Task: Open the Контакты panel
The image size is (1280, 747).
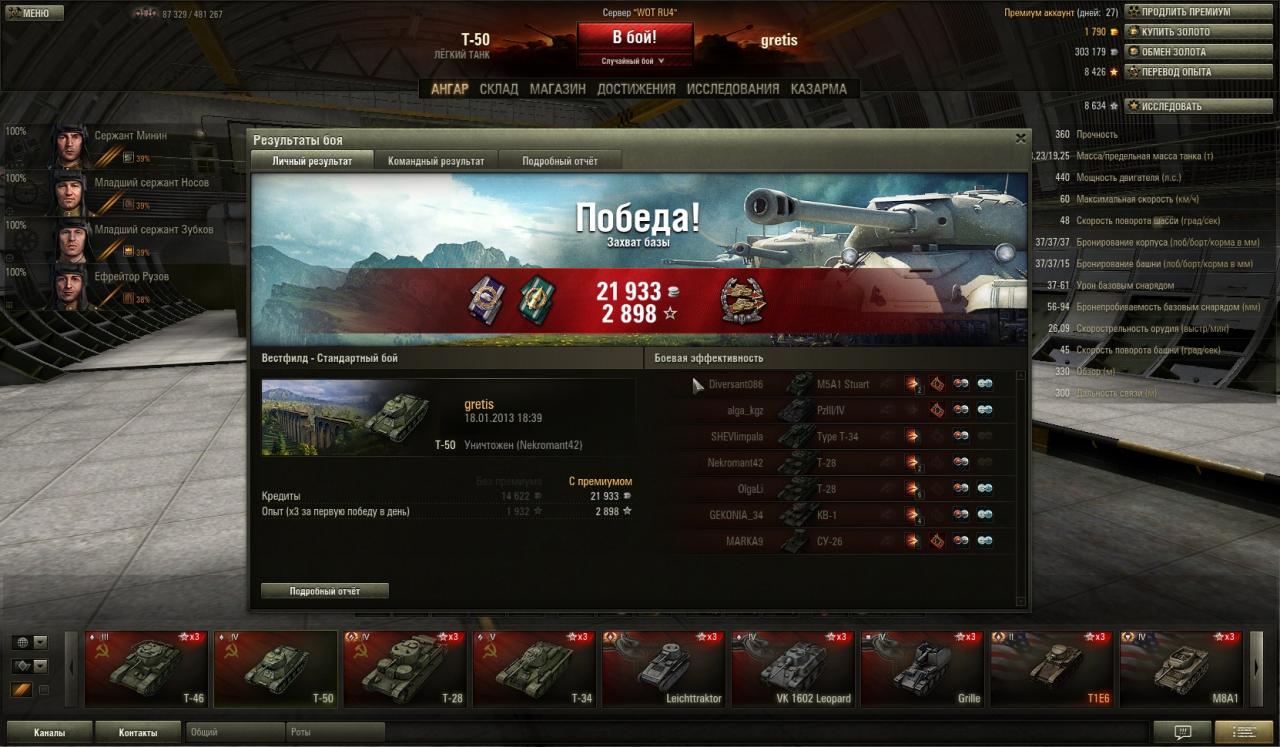Action: [138, 732]
